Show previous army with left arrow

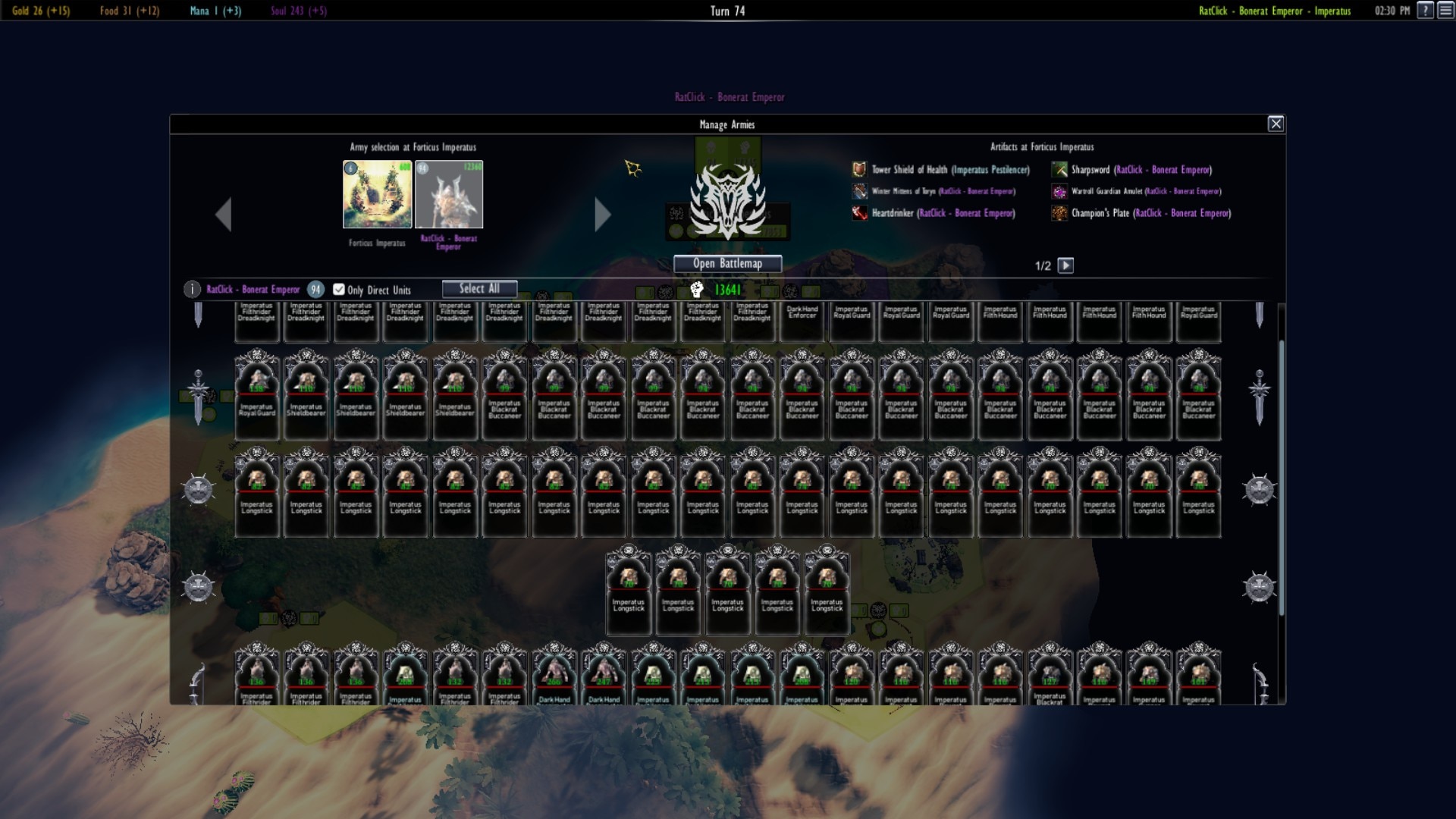click(x=223, y=215)
